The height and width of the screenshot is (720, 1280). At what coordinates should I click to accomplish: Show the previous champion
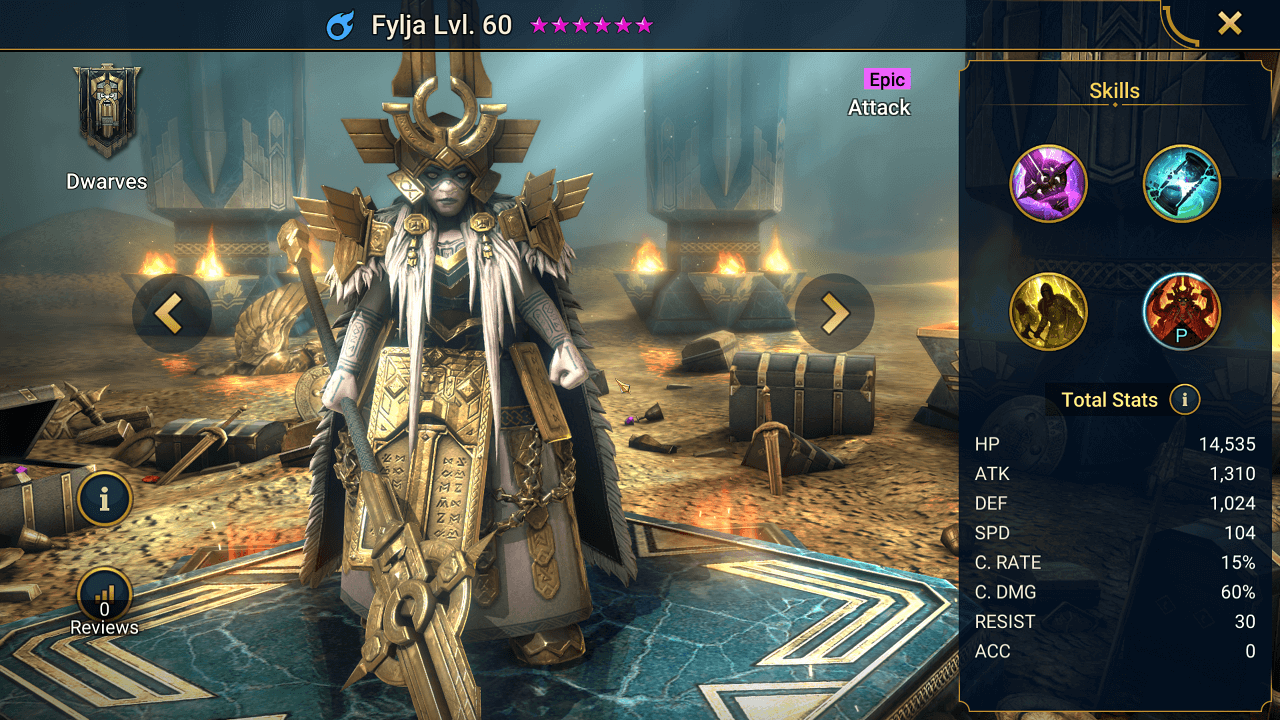(171, 313)
